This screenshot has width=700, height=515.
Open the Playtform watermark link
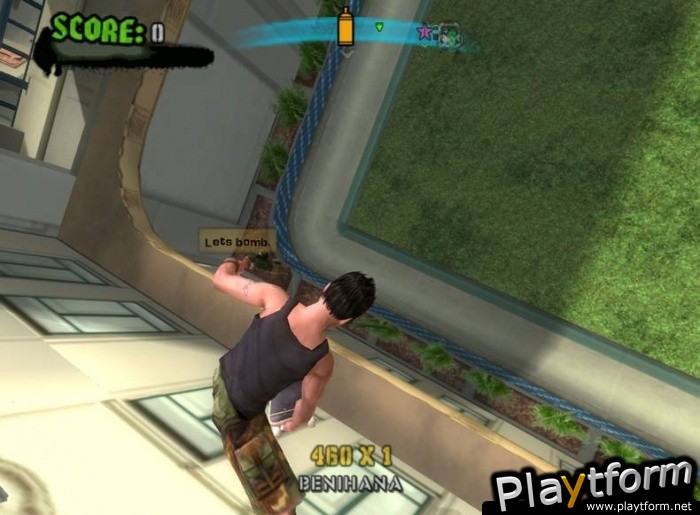[593, 489]
